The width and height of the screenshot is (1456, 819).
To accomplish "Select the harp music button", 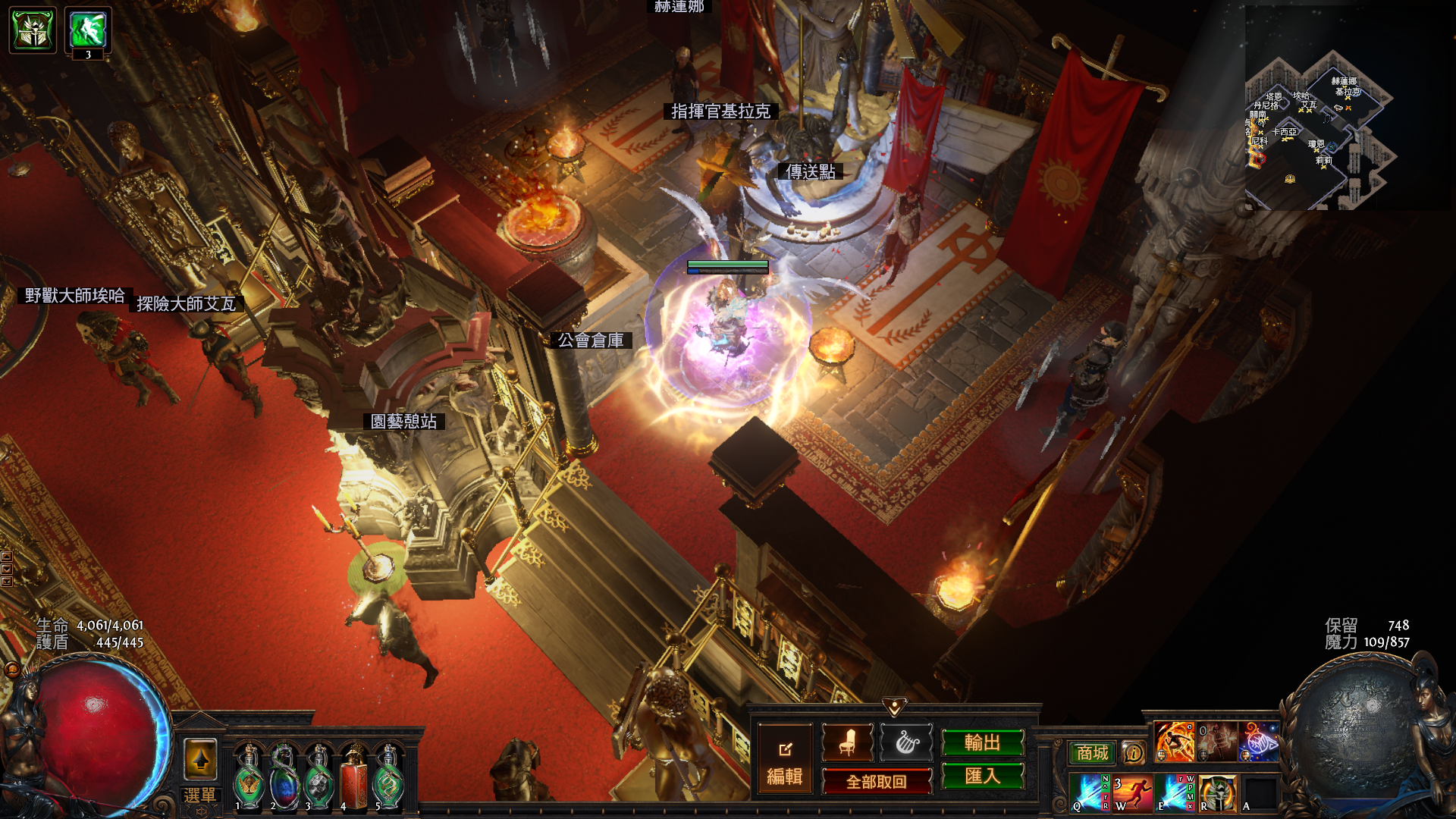I will click(906, 742).
